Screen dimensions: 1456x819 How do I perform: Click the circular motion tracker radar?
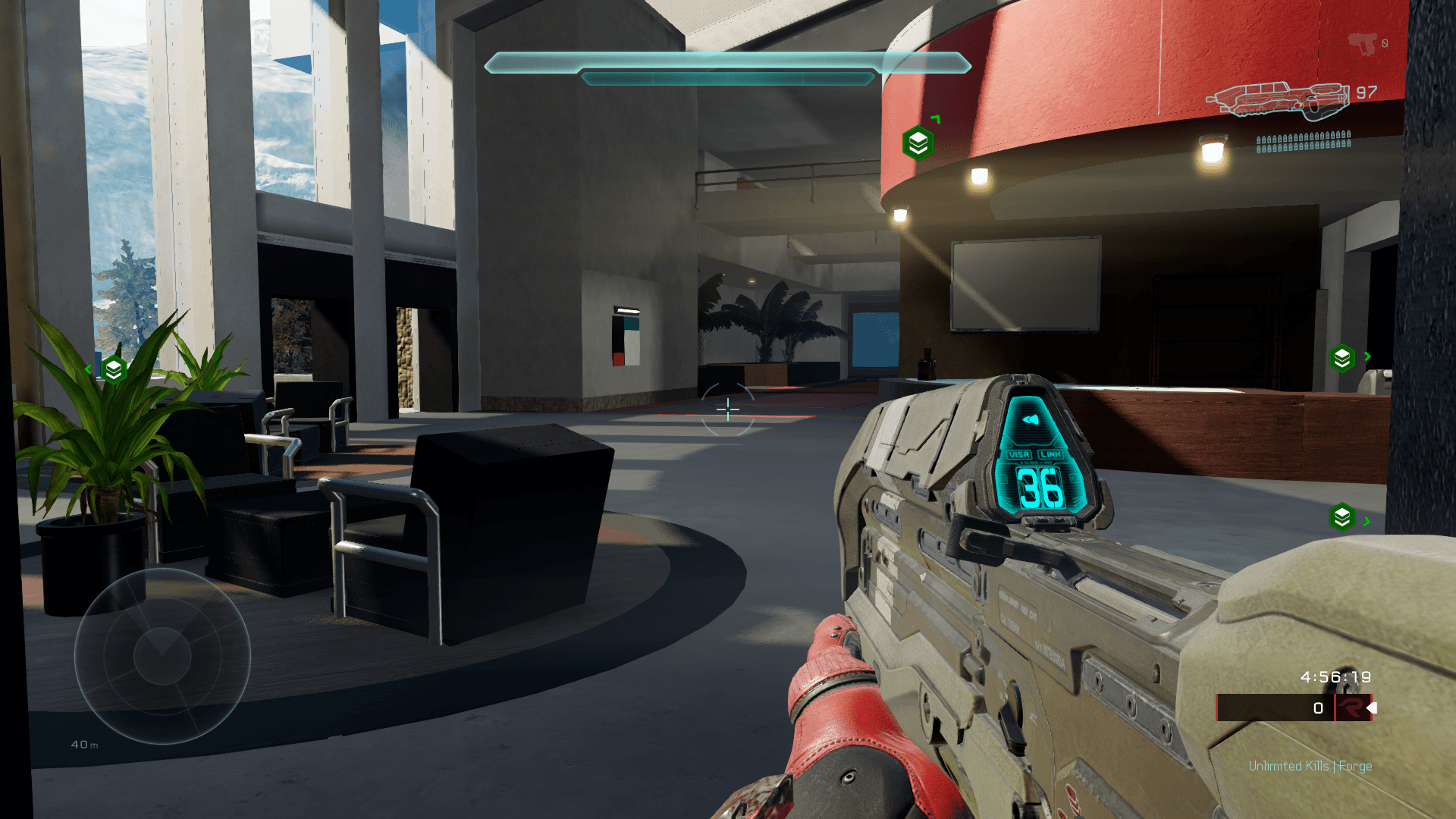[x=162, y=656]
